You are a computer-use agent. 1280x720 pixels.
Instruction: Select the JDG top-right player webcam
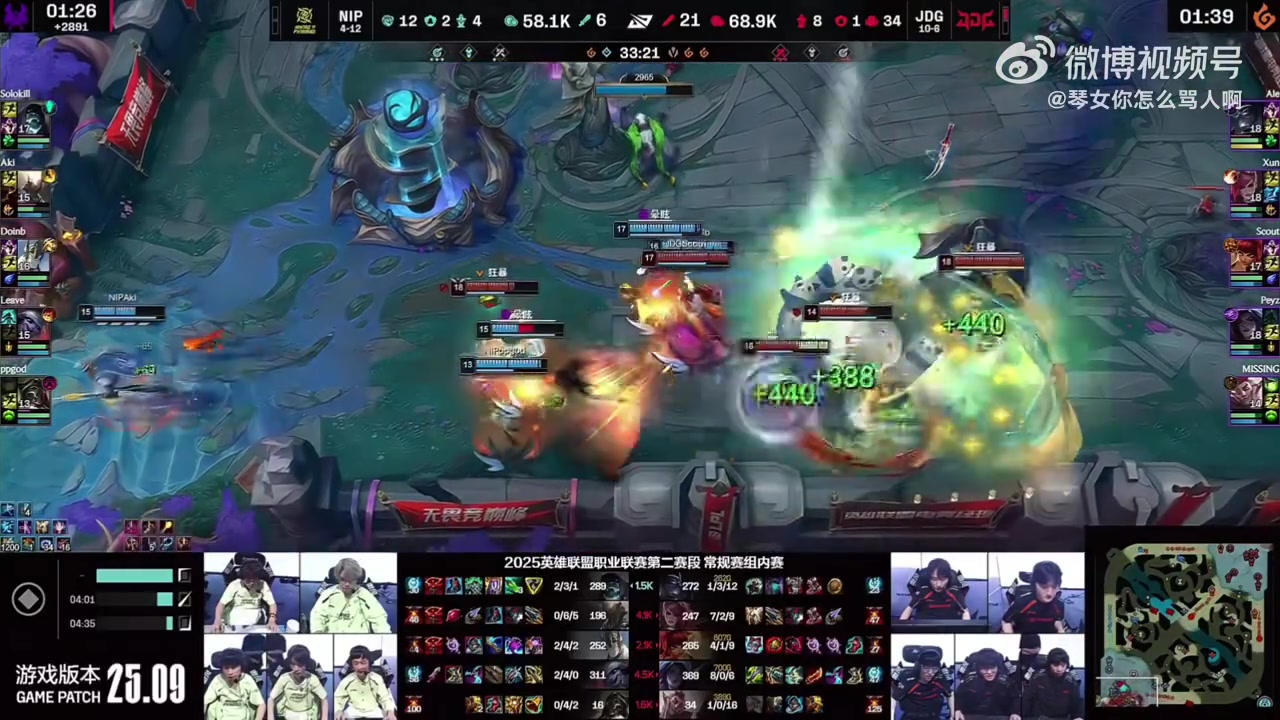(1036, 593)
